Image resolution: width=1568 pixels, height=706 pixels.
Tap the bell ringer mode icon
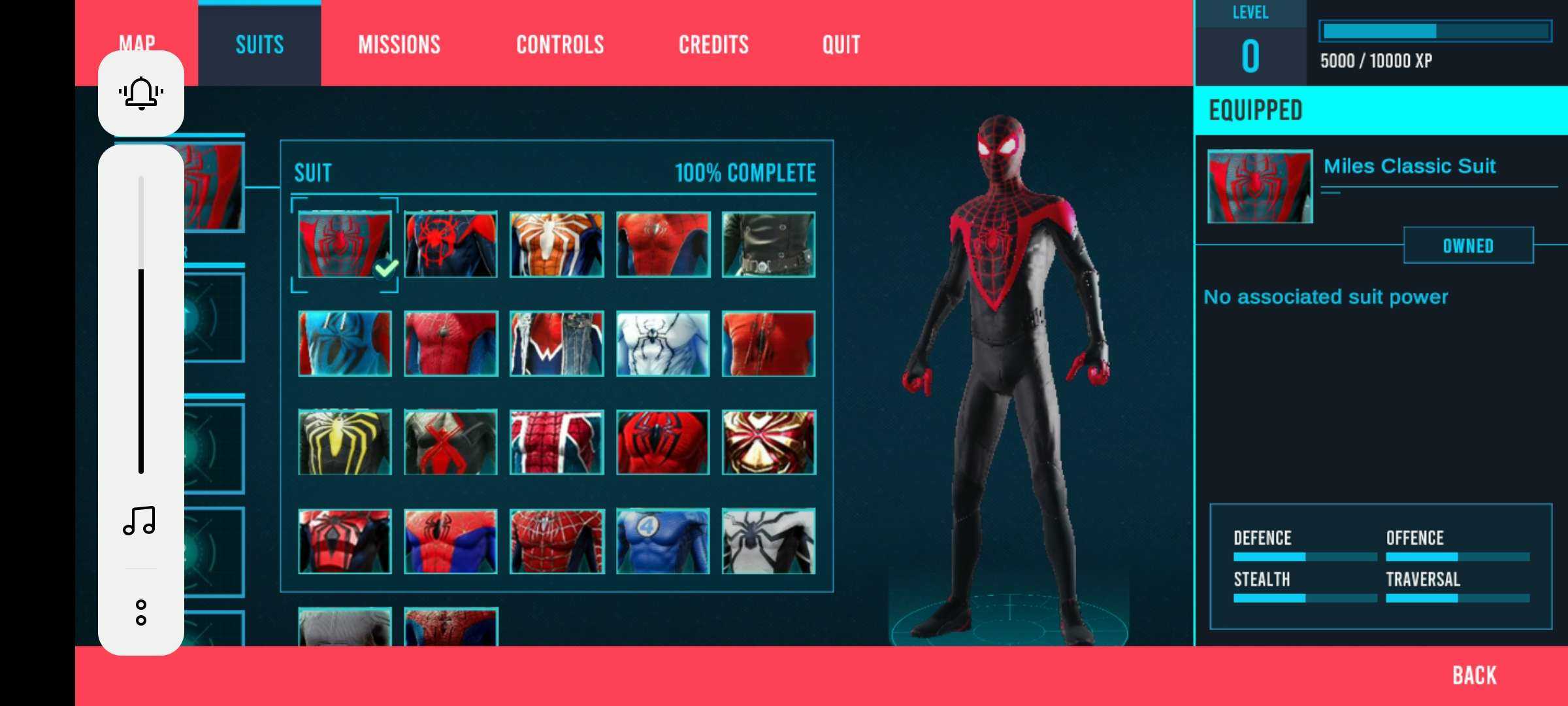pyautogui.click(x=141, y=93)
